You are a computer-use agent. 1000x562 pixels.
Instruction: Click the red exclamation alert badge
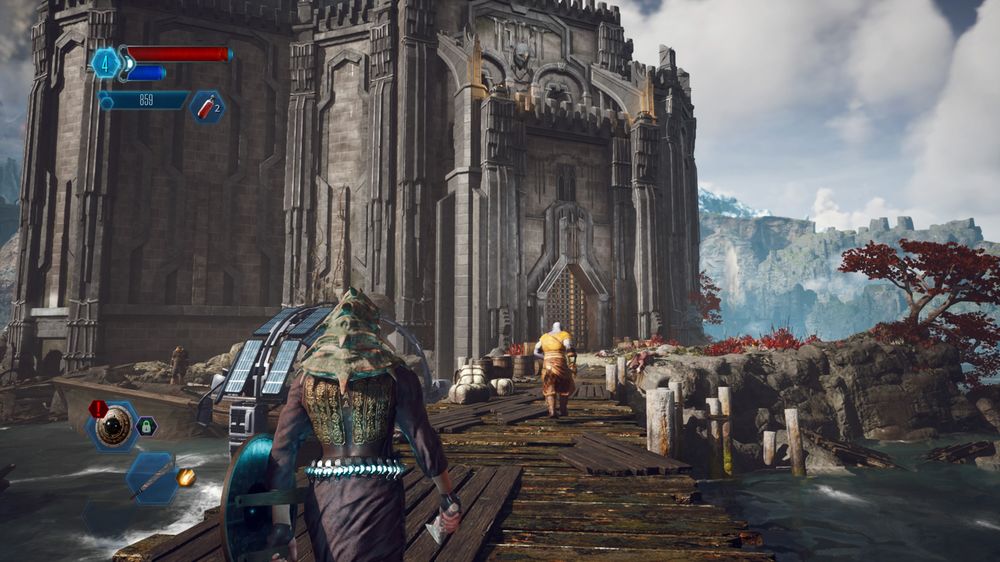coord(98,408)
